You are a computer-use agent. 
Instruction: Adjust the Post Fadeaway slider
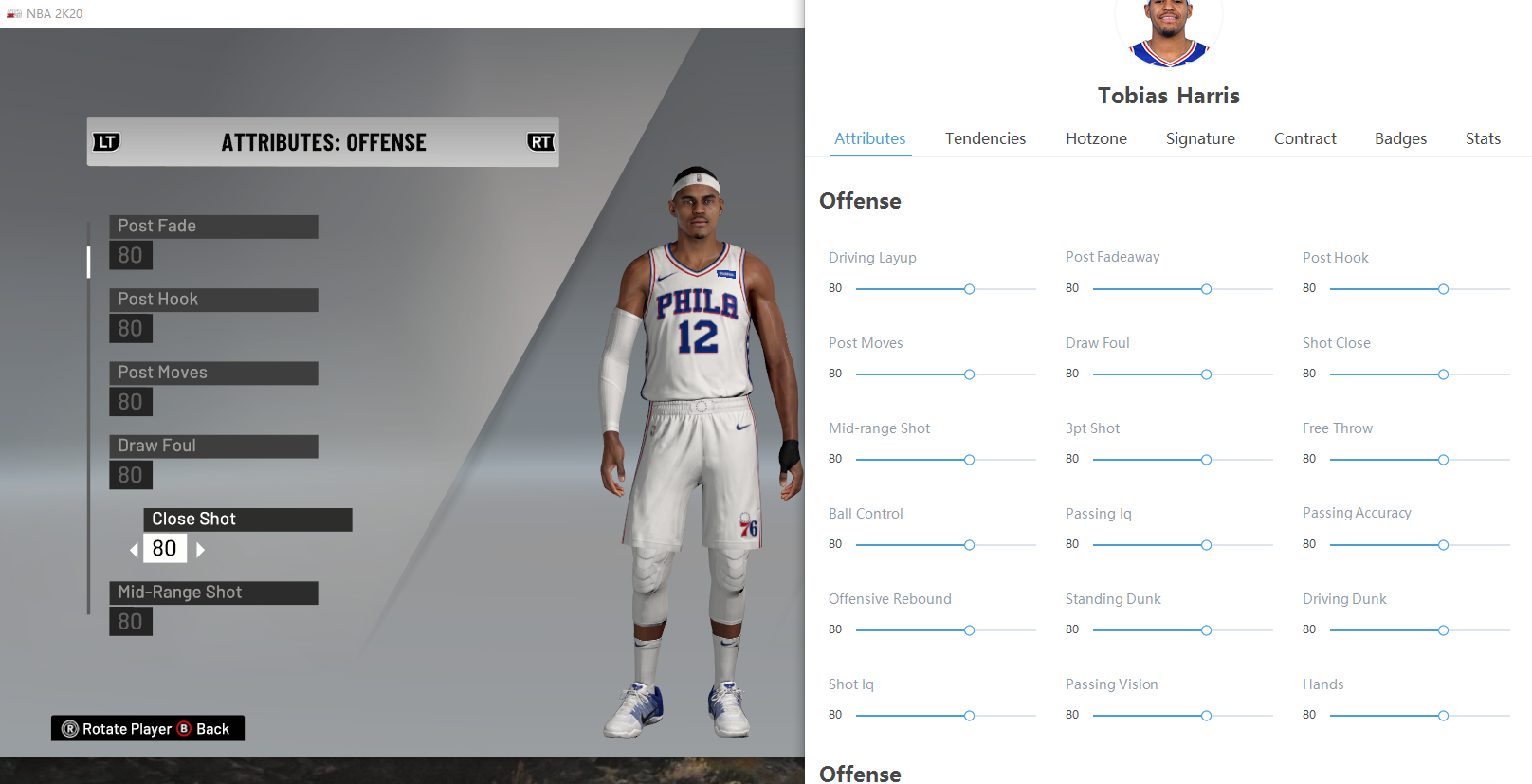pos(1206,289)
